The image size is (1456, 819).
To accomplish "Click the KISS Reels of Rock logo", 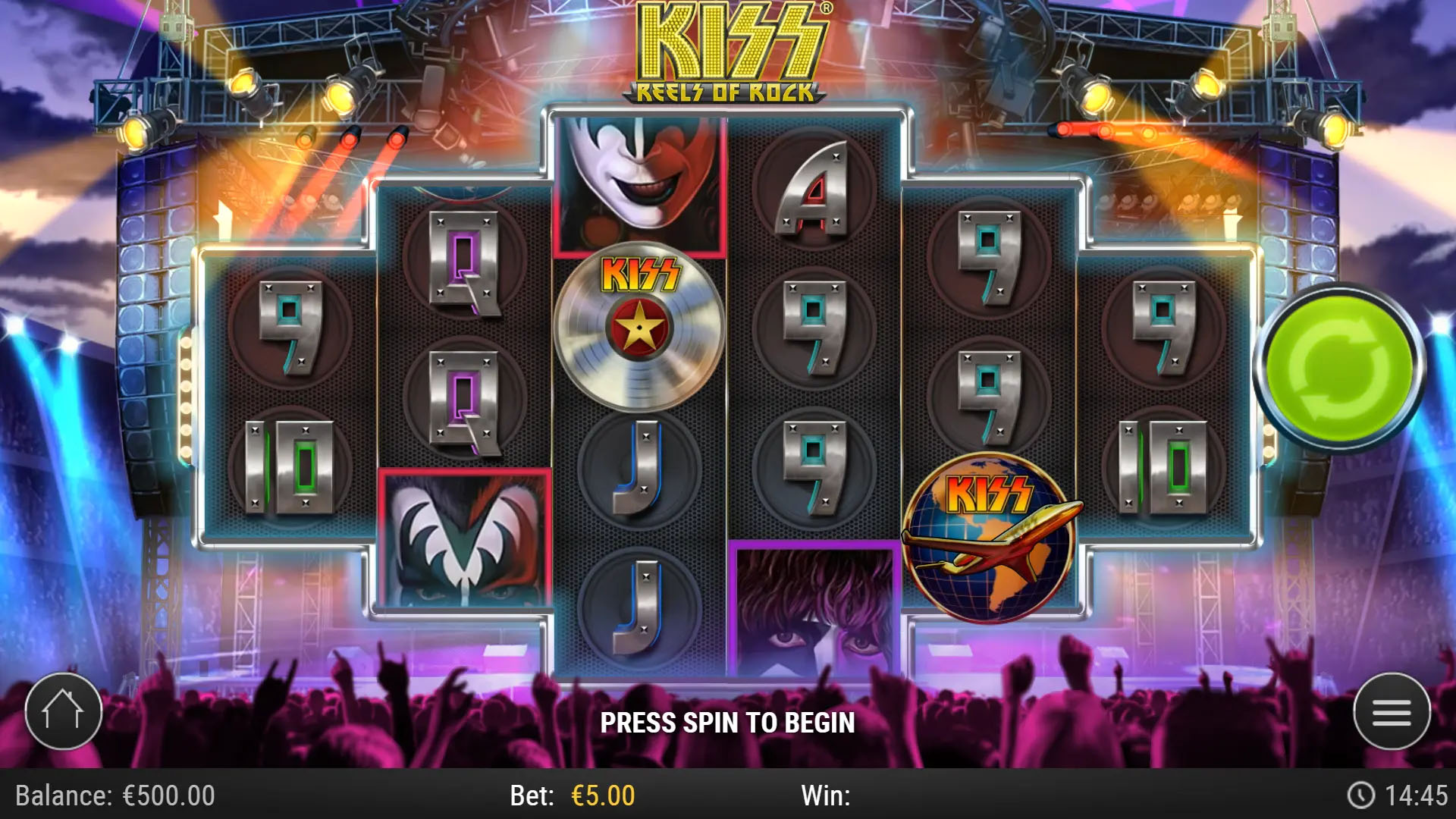I will pyautogui.click(x=728, y=49).
